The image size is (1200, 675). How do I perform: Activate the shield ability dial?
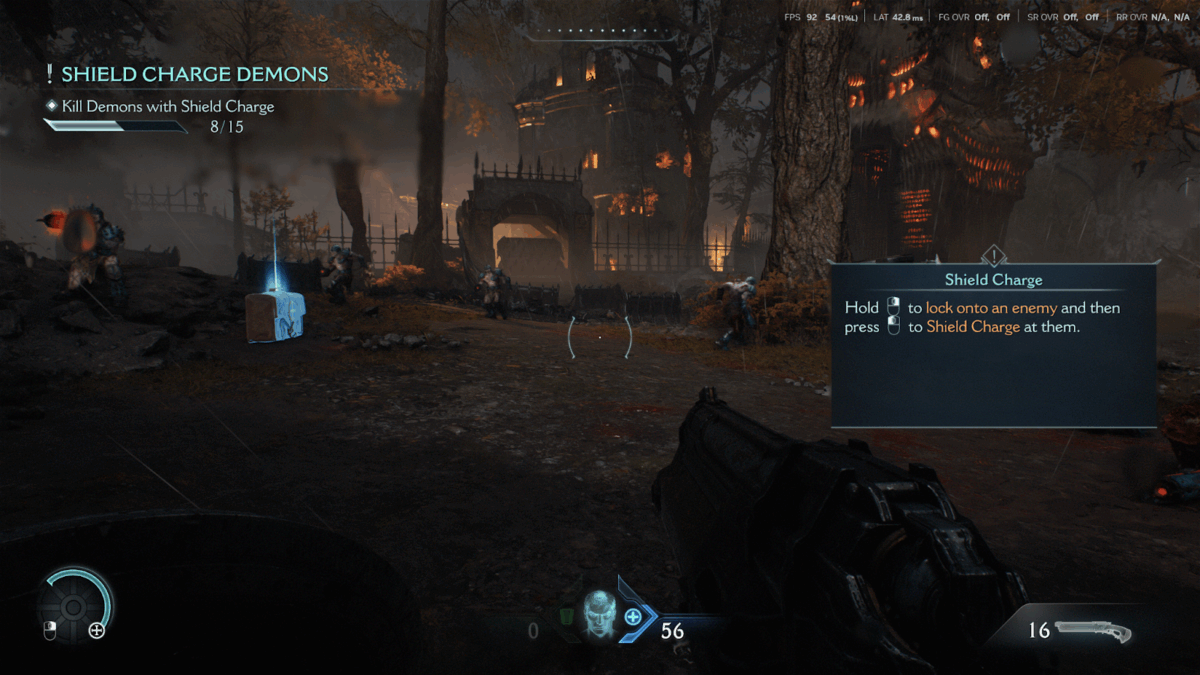74,604
